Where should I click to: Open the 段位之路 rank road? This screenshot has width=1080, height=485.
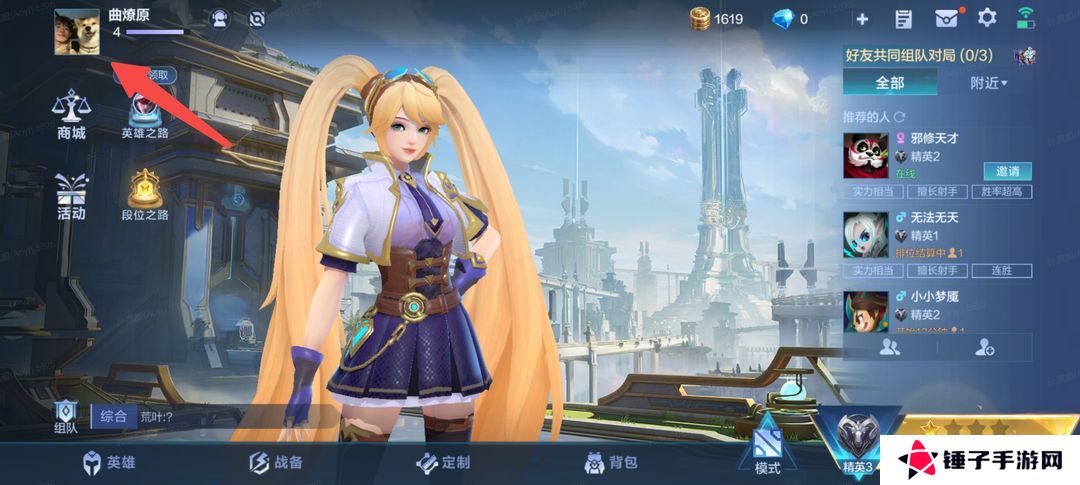(145, 195)
